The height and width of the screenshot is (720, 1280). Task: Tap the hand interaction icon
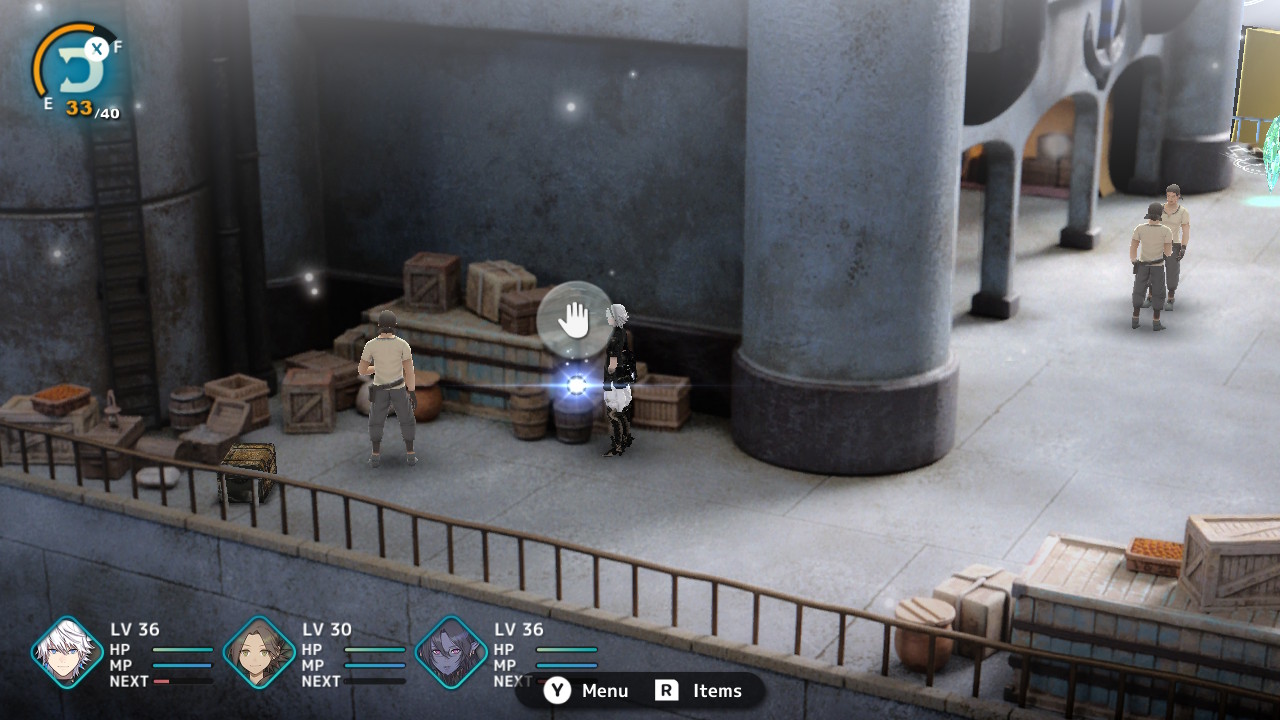(x=574, y=321)
